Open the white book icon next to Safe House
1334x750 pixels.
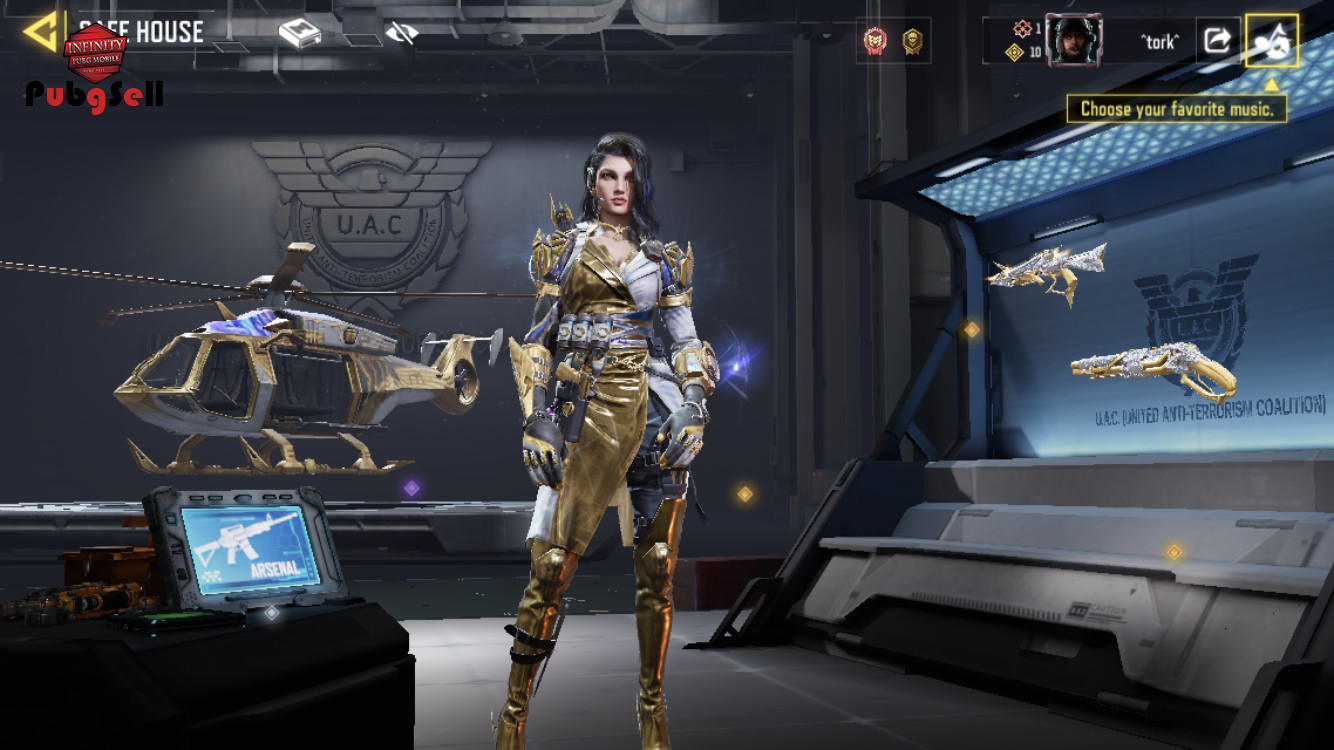(x=299, y=34)
